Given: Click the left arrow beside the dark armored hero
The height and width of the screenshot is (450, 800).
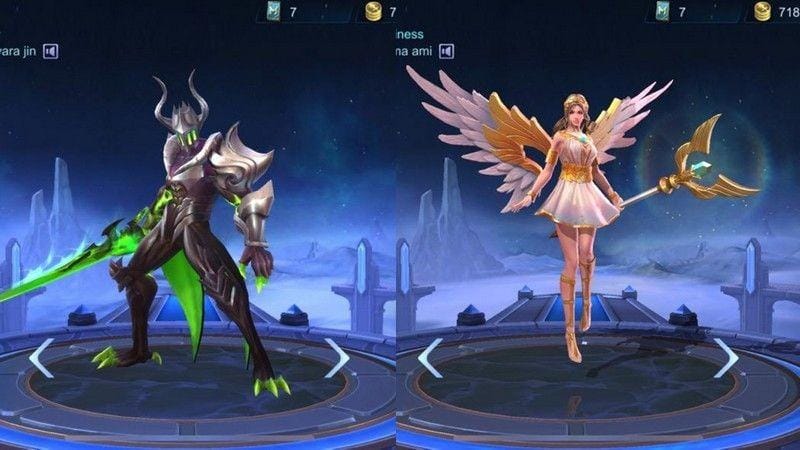Looking at the screenshot, I should [40, 357].
